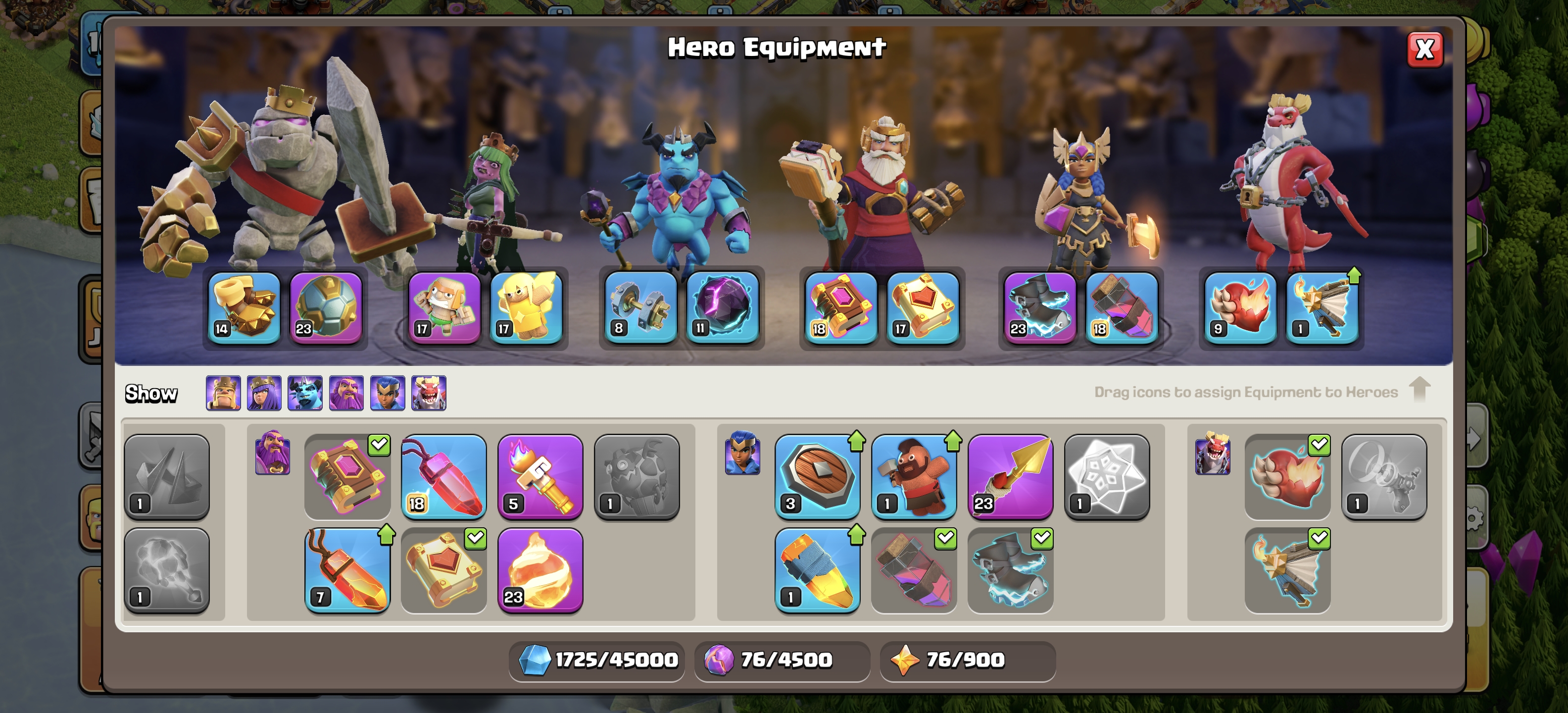Viewport: 1568px width, 713px height.
Task: Select the Royal Champion's Seeking Shield
Action: point(817,477)
